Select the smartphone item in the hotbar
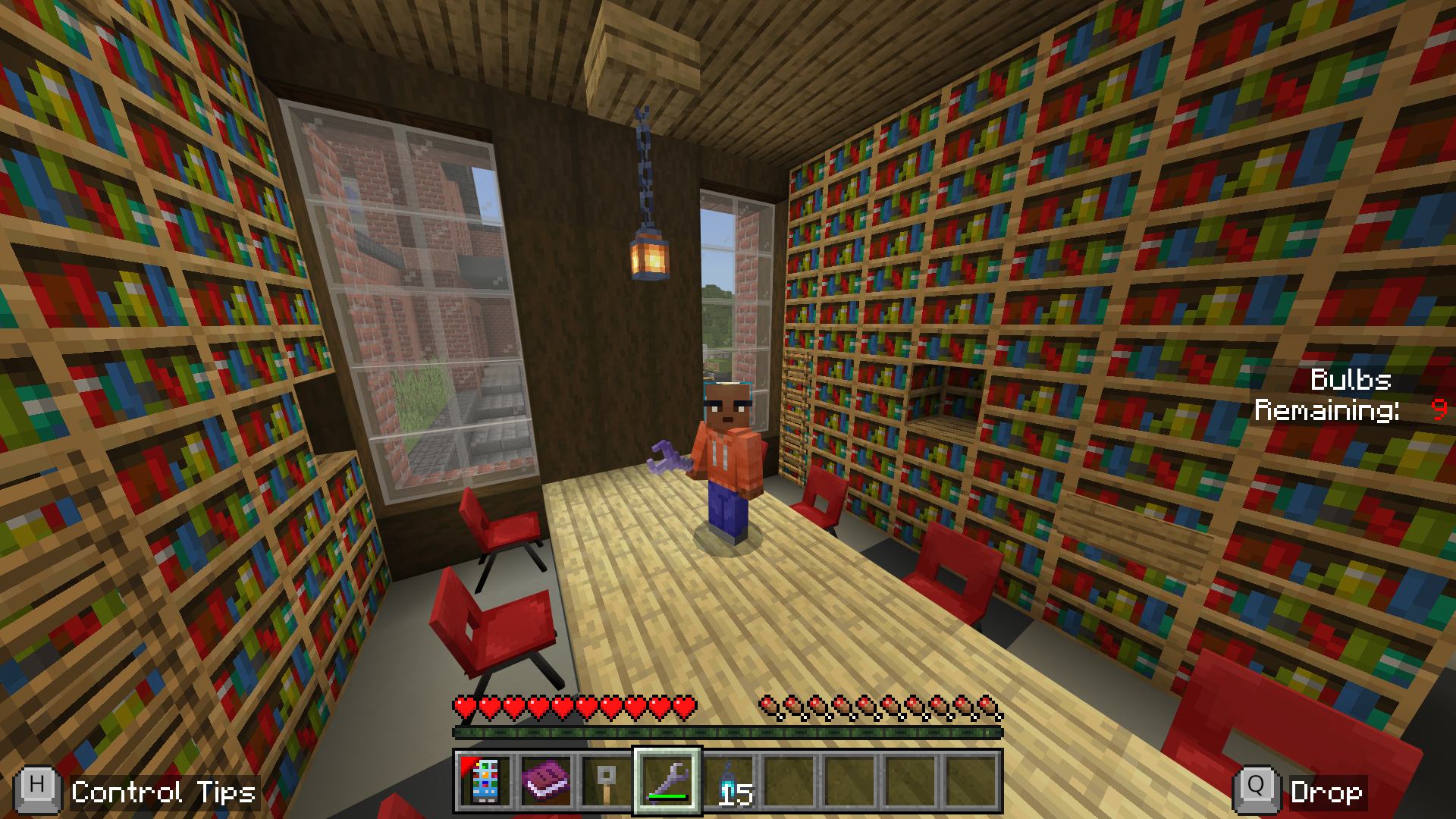The height and width of the screenshot is (819, 1456). pyautogui.click(x=485, y=781)
